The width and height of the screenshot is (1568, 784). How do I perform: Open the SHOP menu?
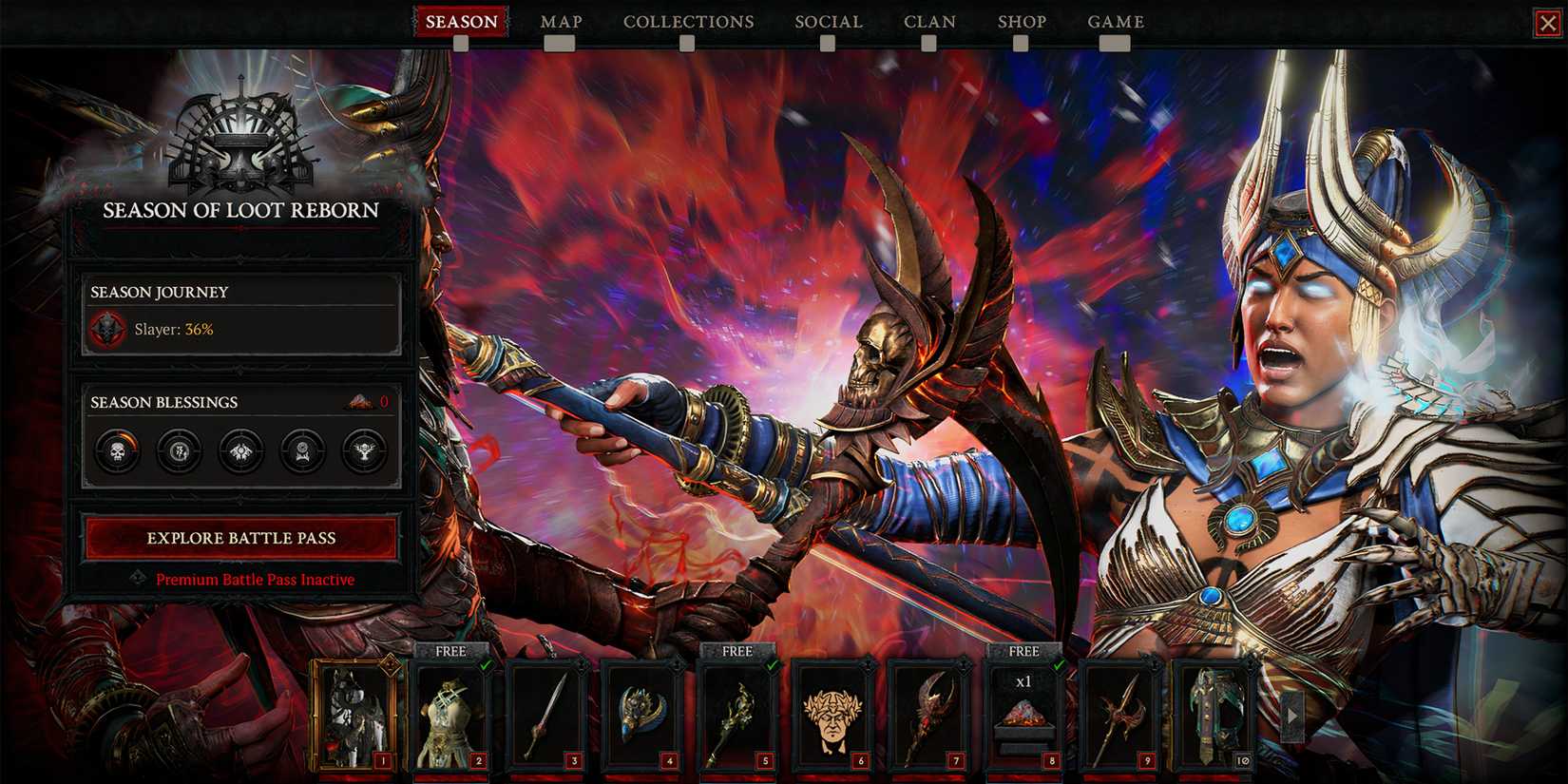[1023, 21]
